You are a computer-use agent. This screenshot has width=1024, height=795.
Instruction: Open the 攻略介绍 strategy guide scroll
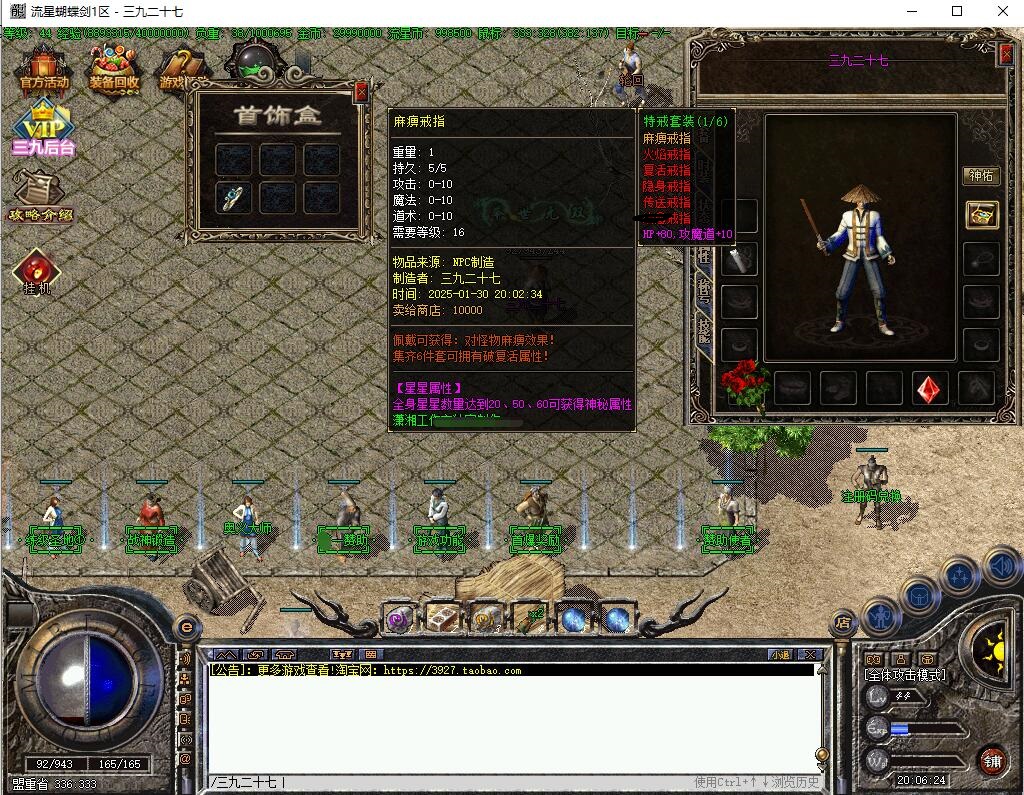41,196
